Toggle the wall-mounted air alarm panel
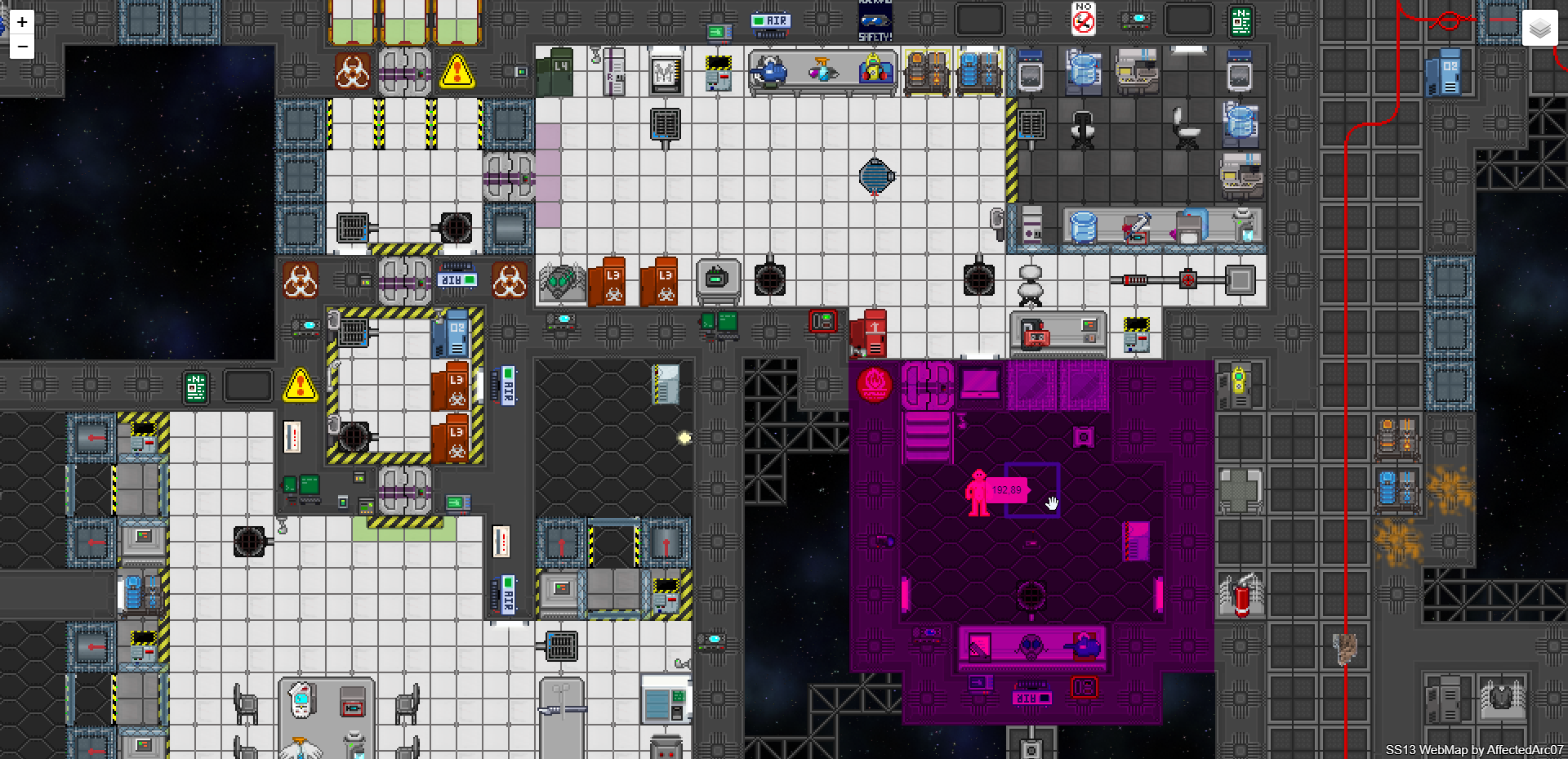 point(771,22)
